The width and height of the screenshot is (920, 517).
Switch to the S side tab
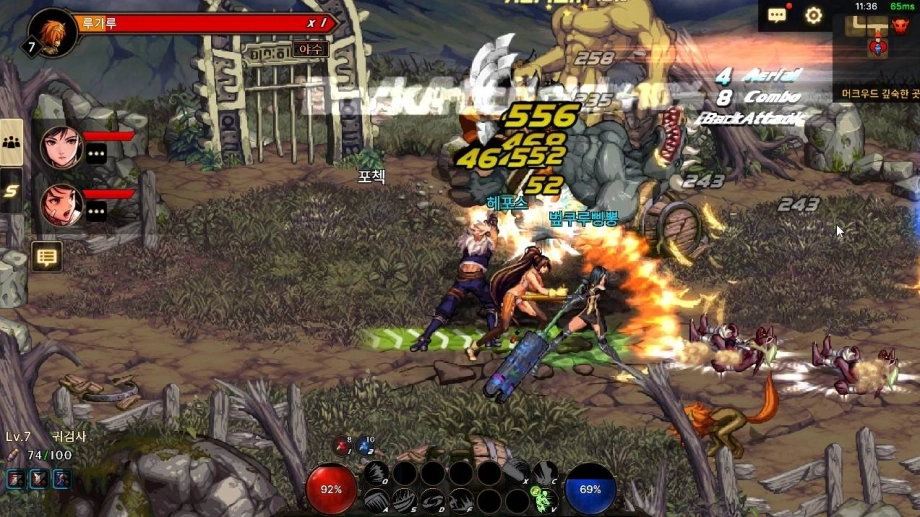pyautogui.click(x=12, y=190)
